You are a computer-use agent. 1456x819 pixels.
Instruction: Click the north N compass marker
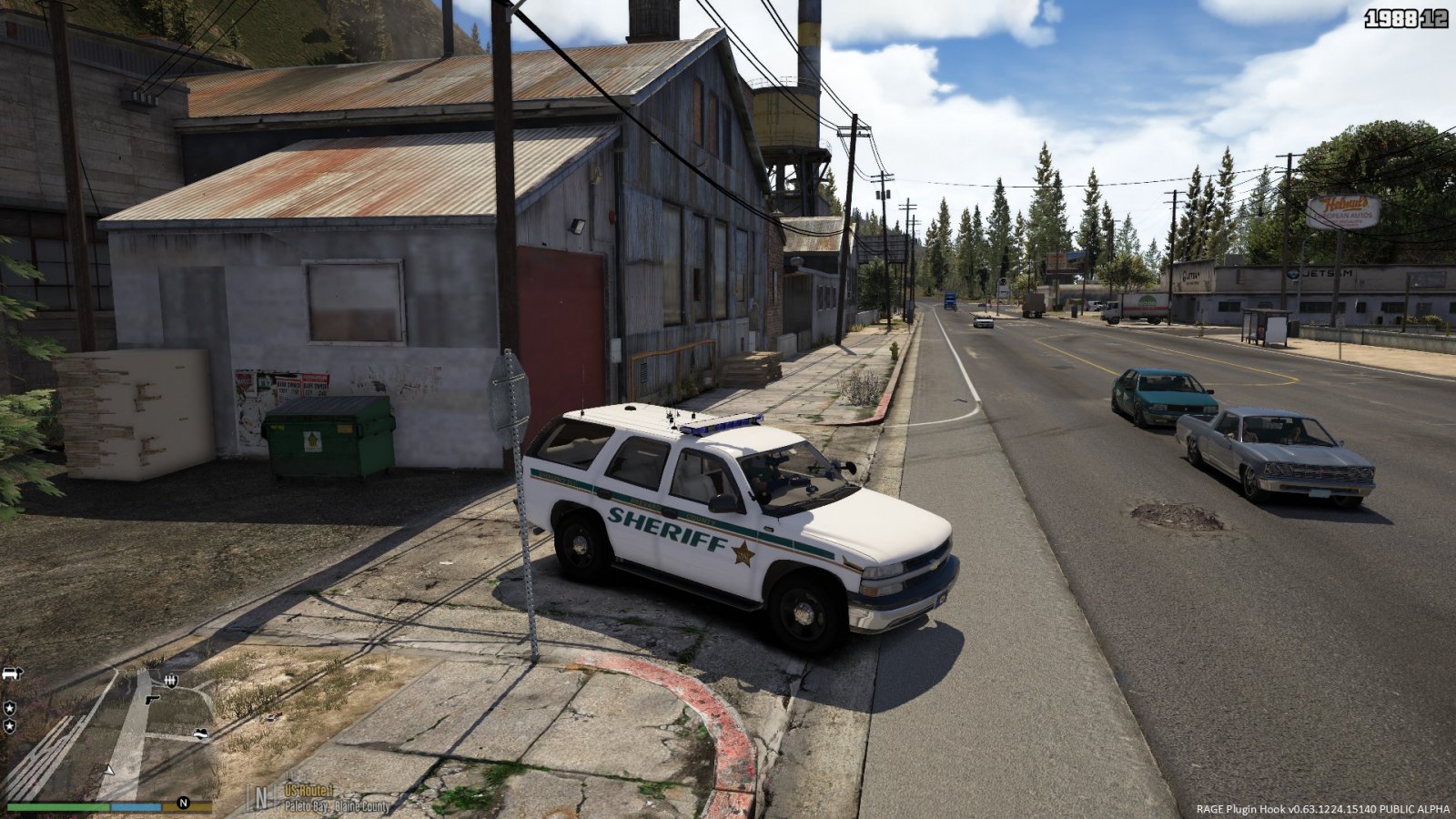(183, 803)
